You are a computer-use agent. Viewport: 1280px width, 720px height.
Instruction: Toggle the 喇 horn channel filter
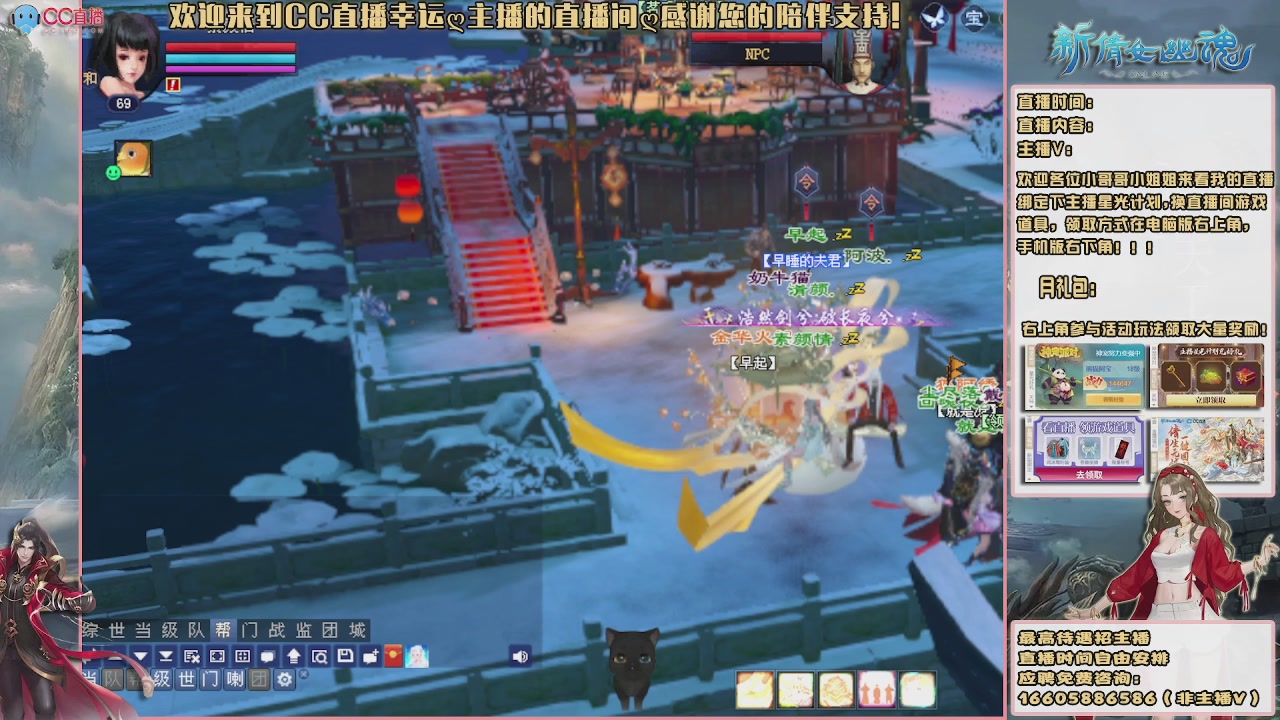click(233, 678)
